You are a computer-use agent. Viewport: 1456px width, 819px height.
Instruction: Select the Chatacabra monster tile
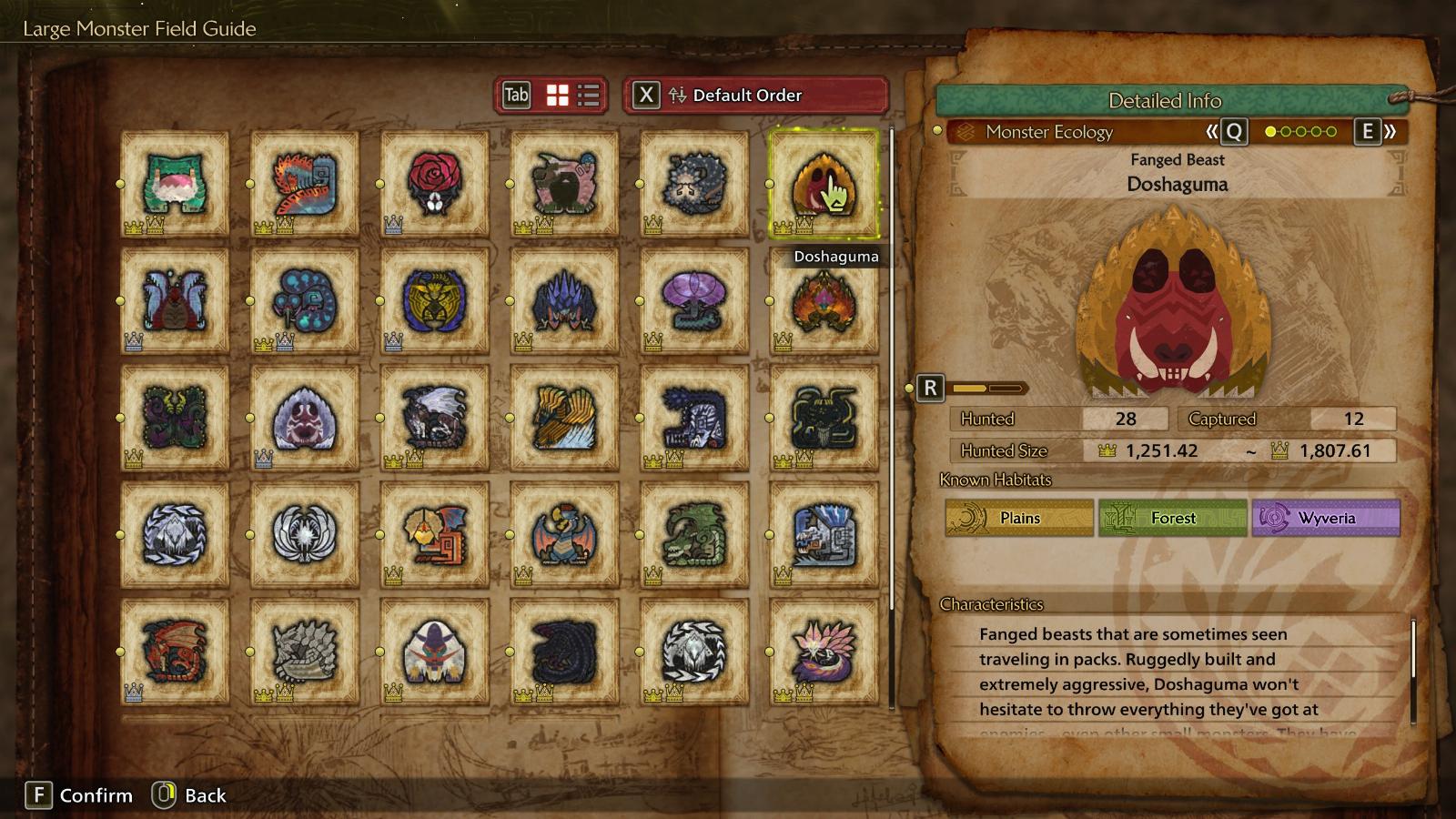pyautogui.click(x=175, y=184)
